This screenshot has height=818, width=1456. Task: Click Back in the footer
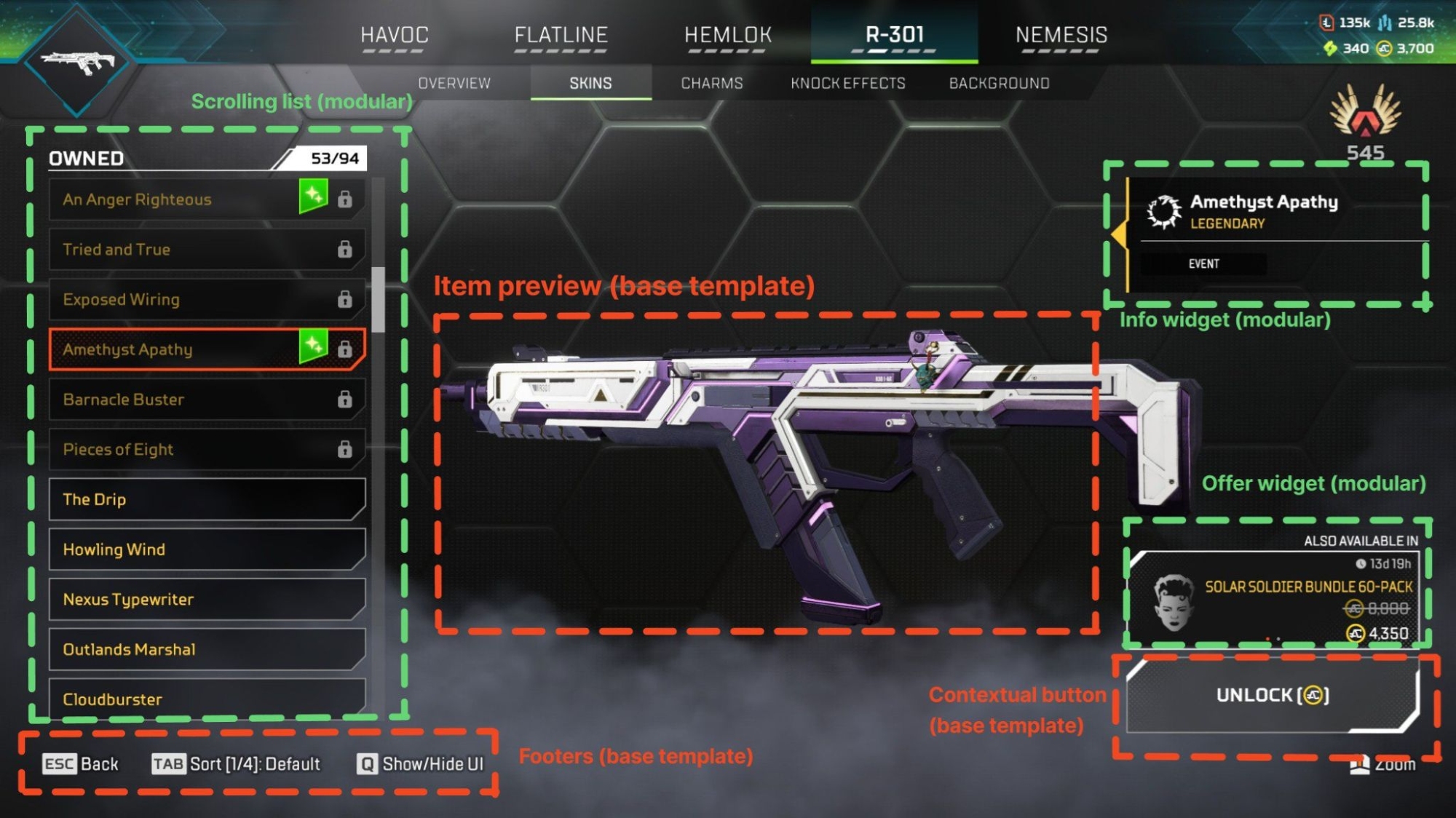click(81, 764)
